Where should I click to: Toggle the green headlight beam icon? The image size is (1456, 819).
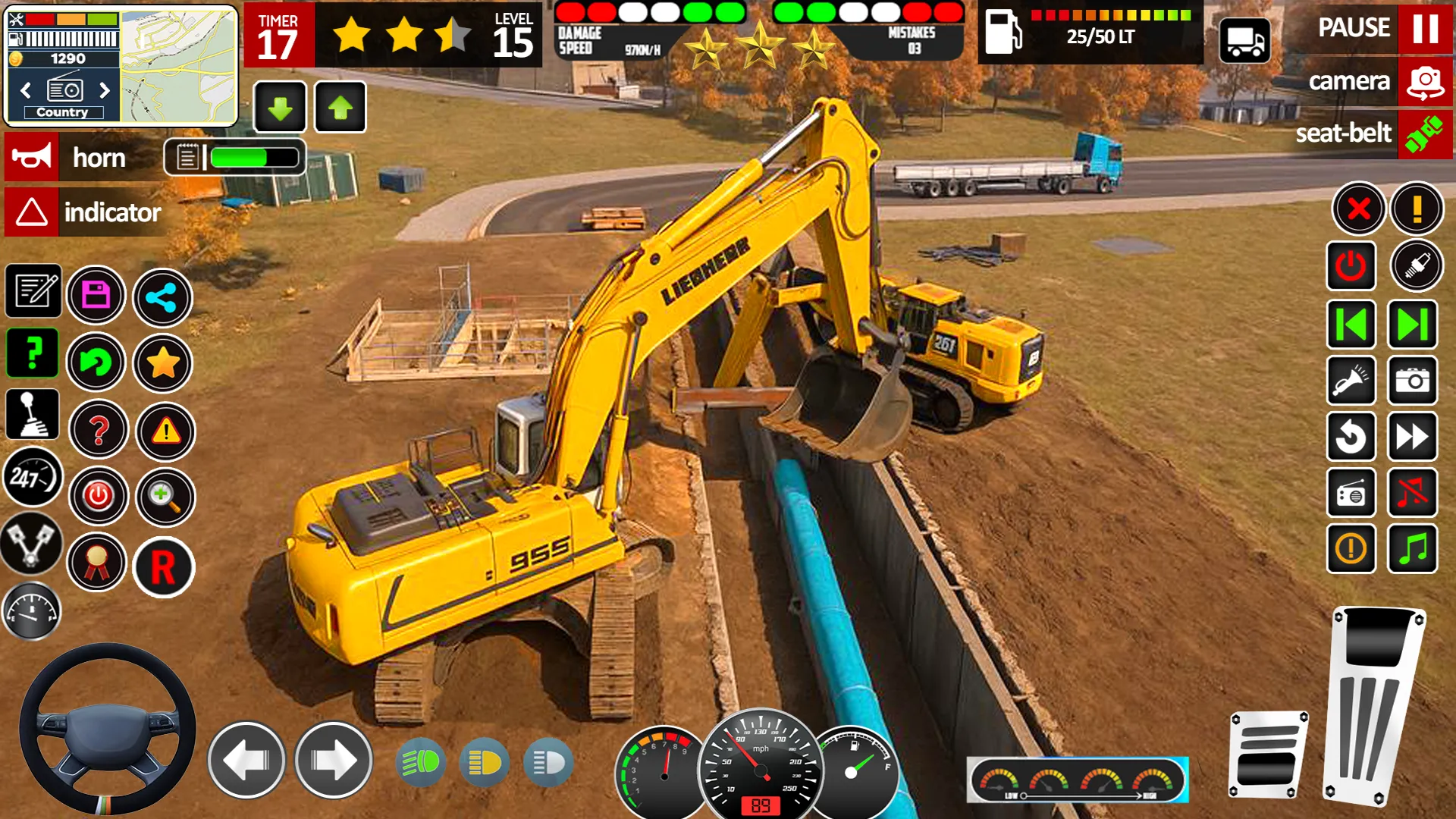[x=421, y=762]
